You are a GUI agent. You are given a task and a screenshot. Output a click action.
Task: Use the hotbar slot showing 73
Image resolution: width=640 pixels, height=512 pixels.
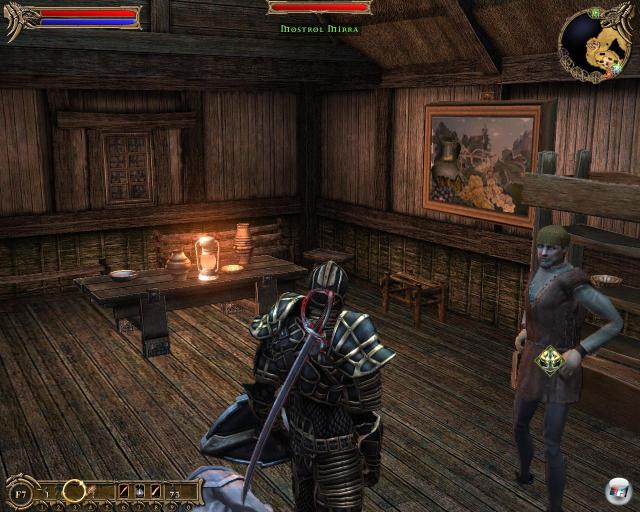point(175,492)
